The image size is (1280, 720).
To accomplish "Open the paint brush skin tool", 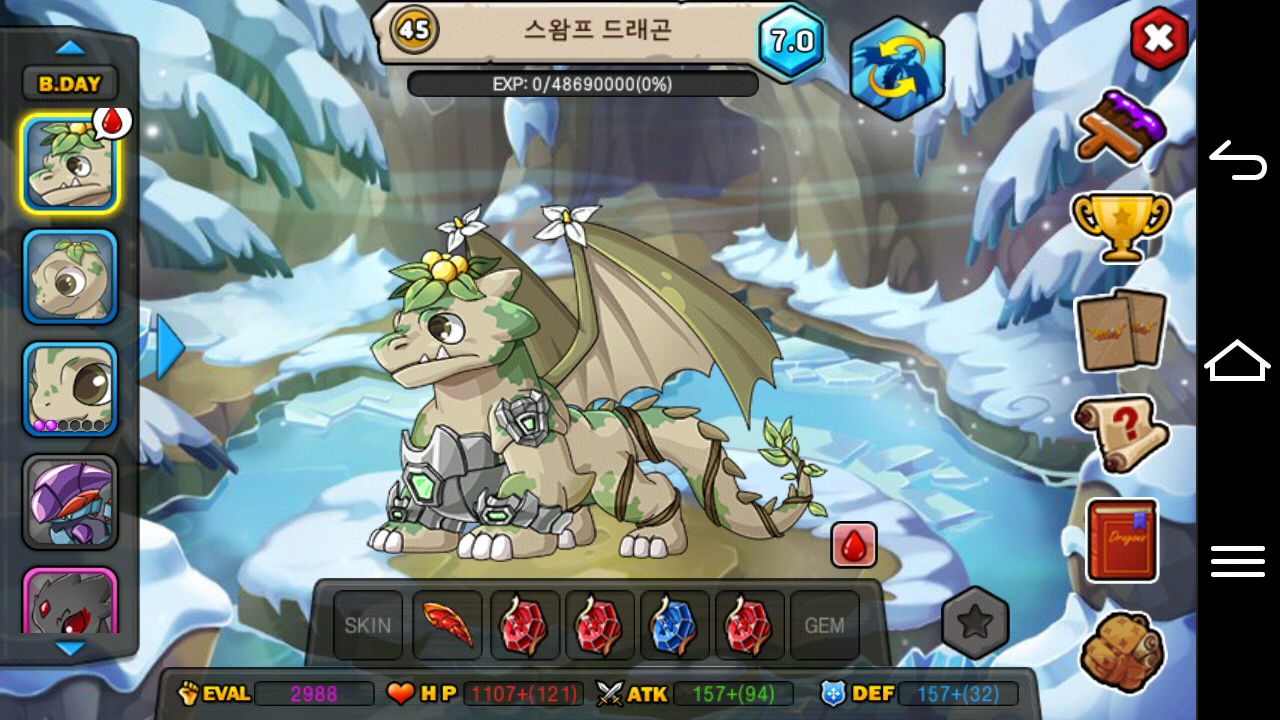I will pyautogui.click(x=1121, y=126).
